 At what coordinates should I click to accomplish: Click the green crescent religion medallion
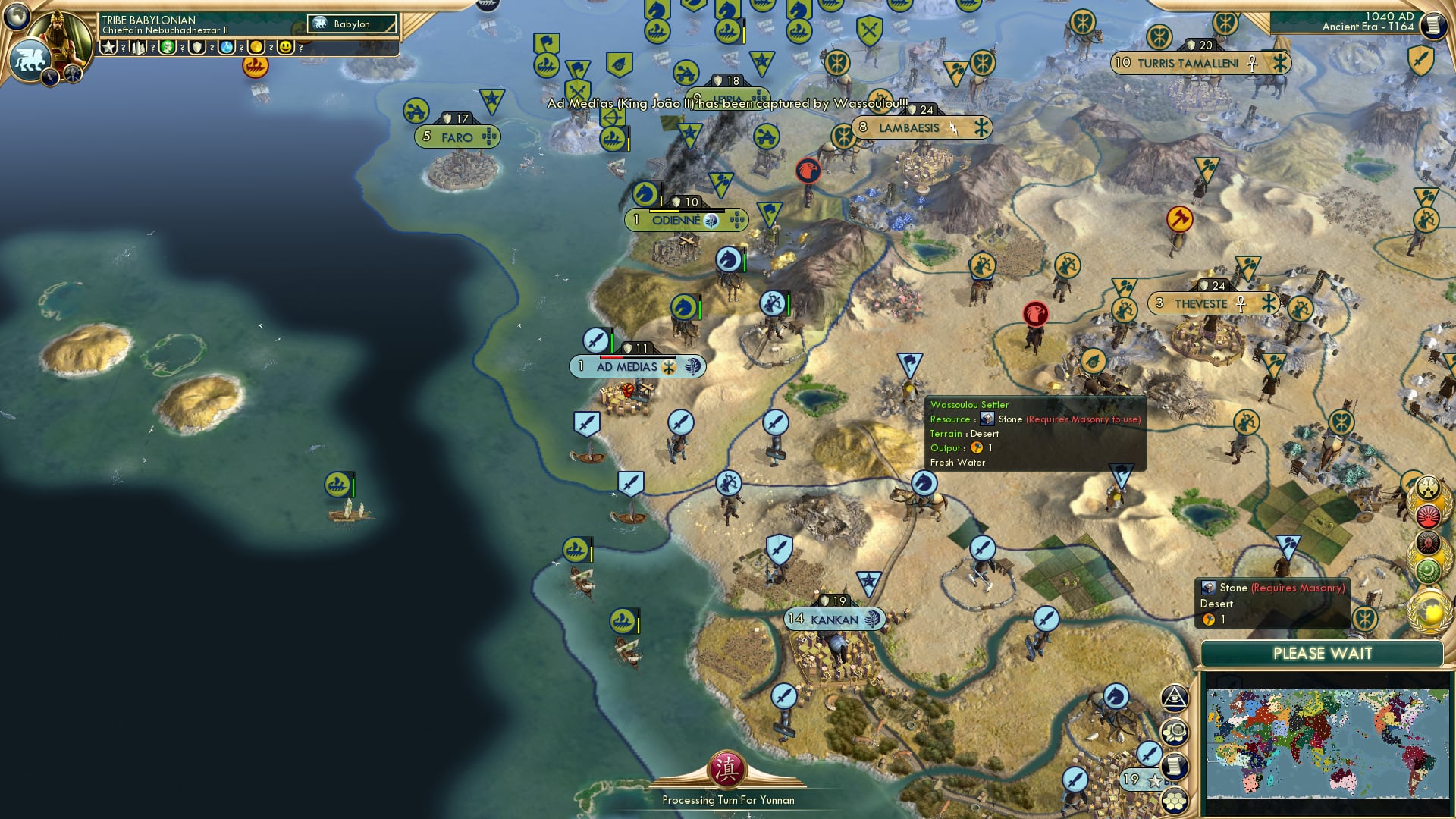(x=1428, y=568)
